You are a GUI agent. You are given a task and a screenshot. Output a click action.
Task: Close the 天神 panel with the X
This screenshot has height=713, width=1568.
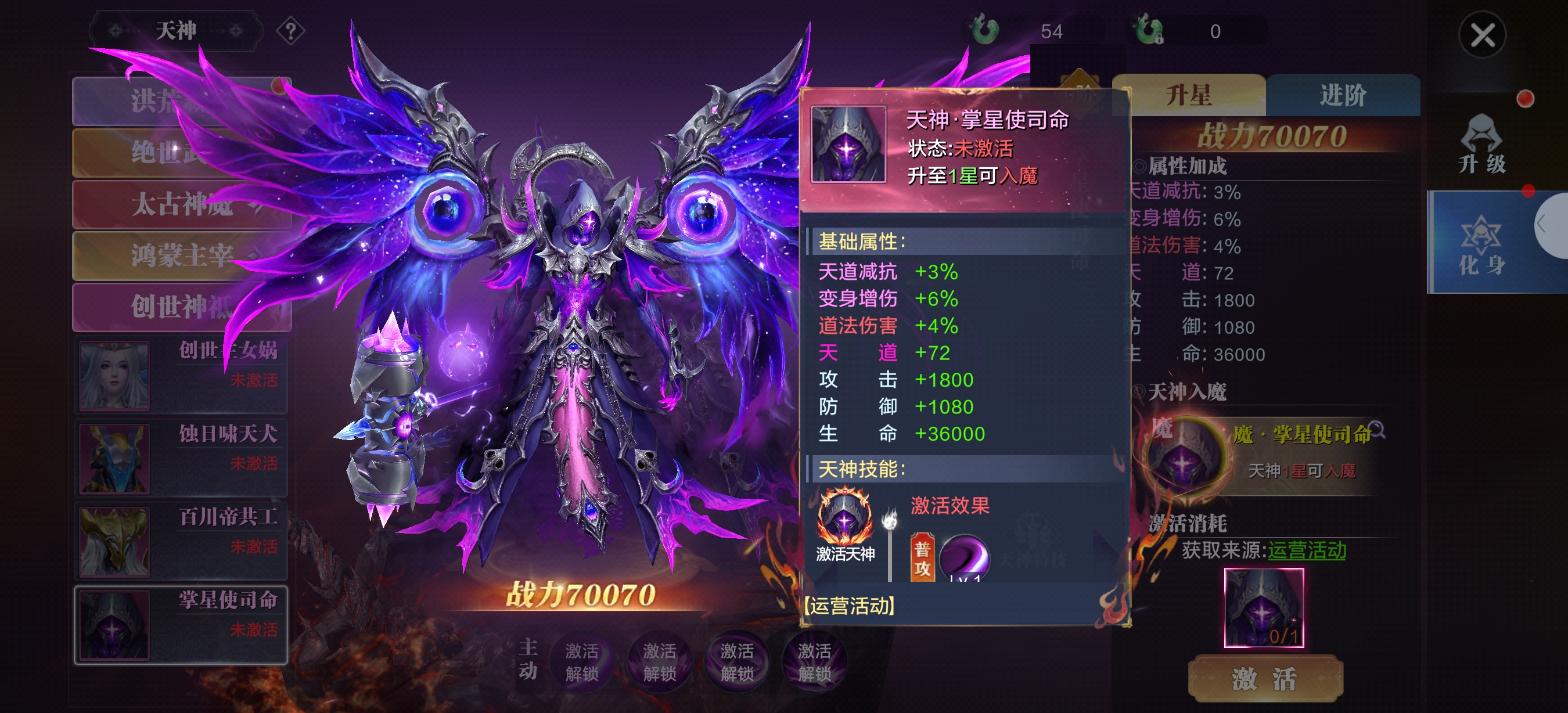click(x=1482, y=35)
